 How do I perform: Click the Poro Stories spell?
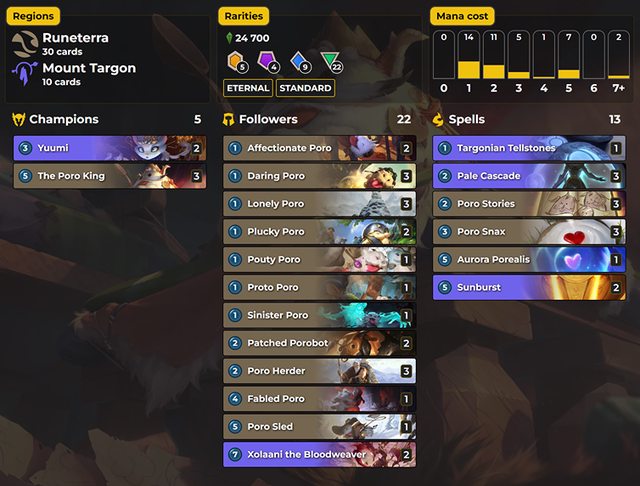[x=529, y=204]
